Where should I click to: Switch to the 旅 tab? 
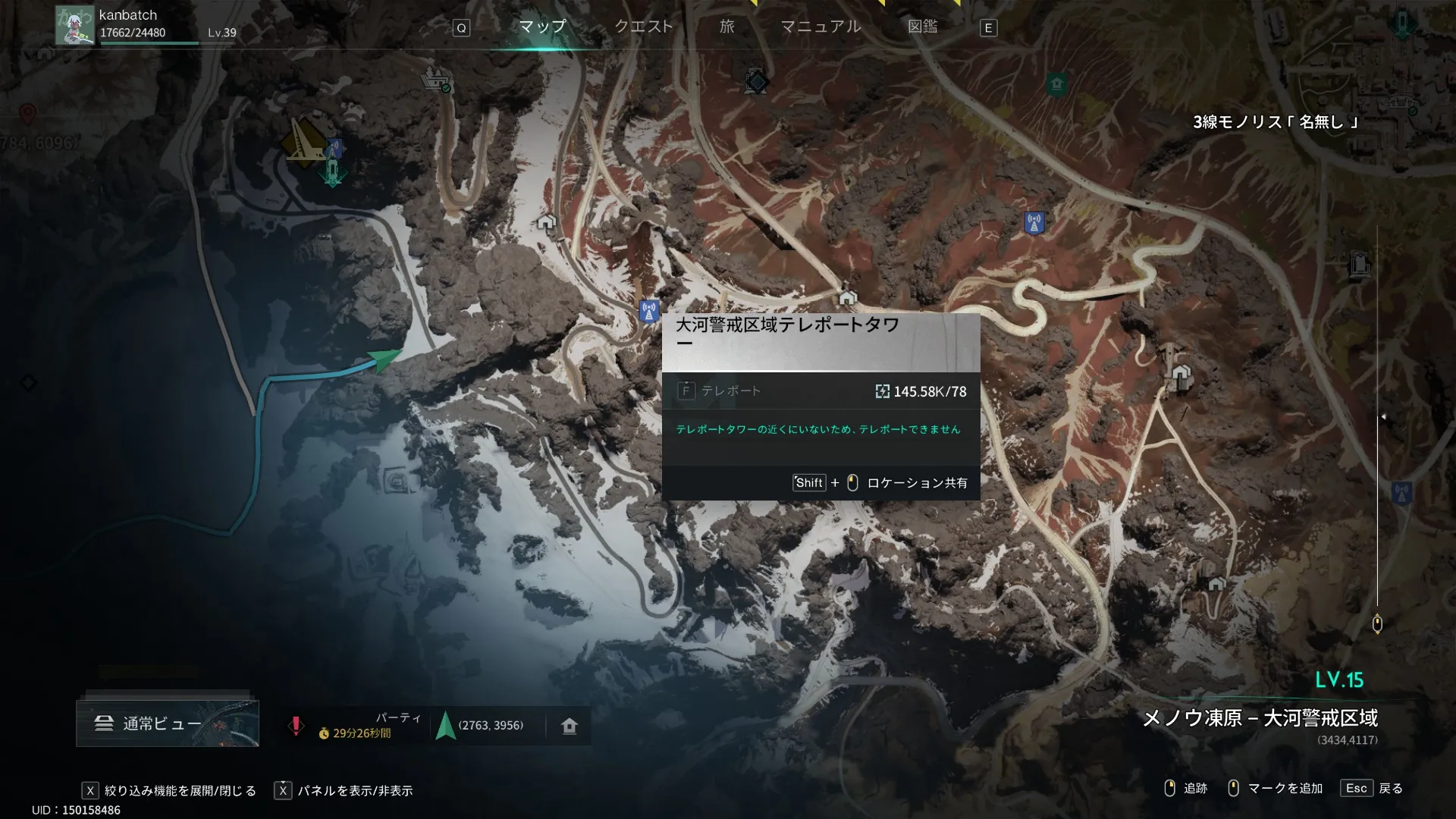tap(726, 27)
